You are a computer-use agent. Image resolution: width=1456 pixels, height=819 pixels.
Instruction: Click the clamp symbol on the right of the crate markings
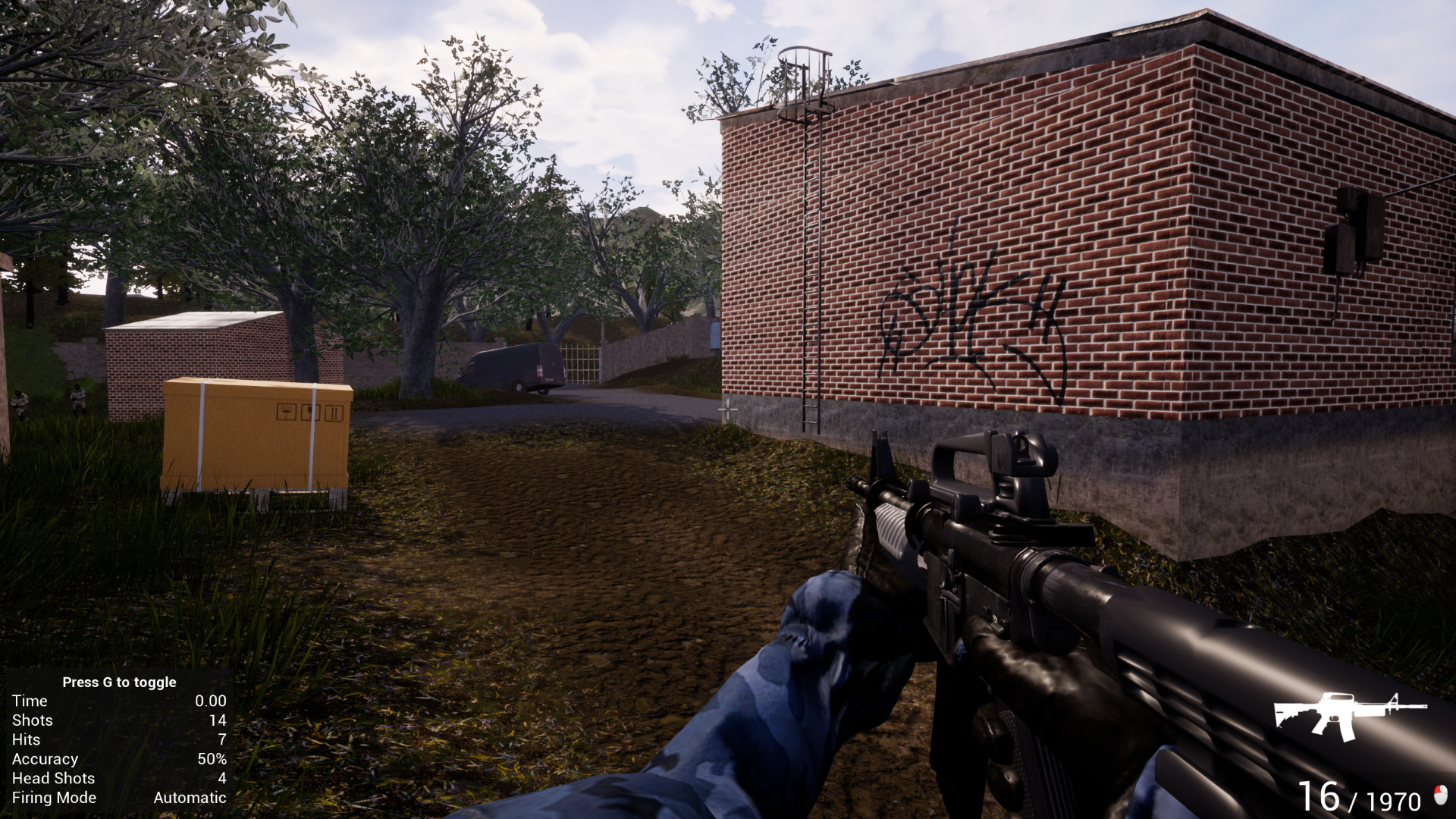(x=334, y=412)
